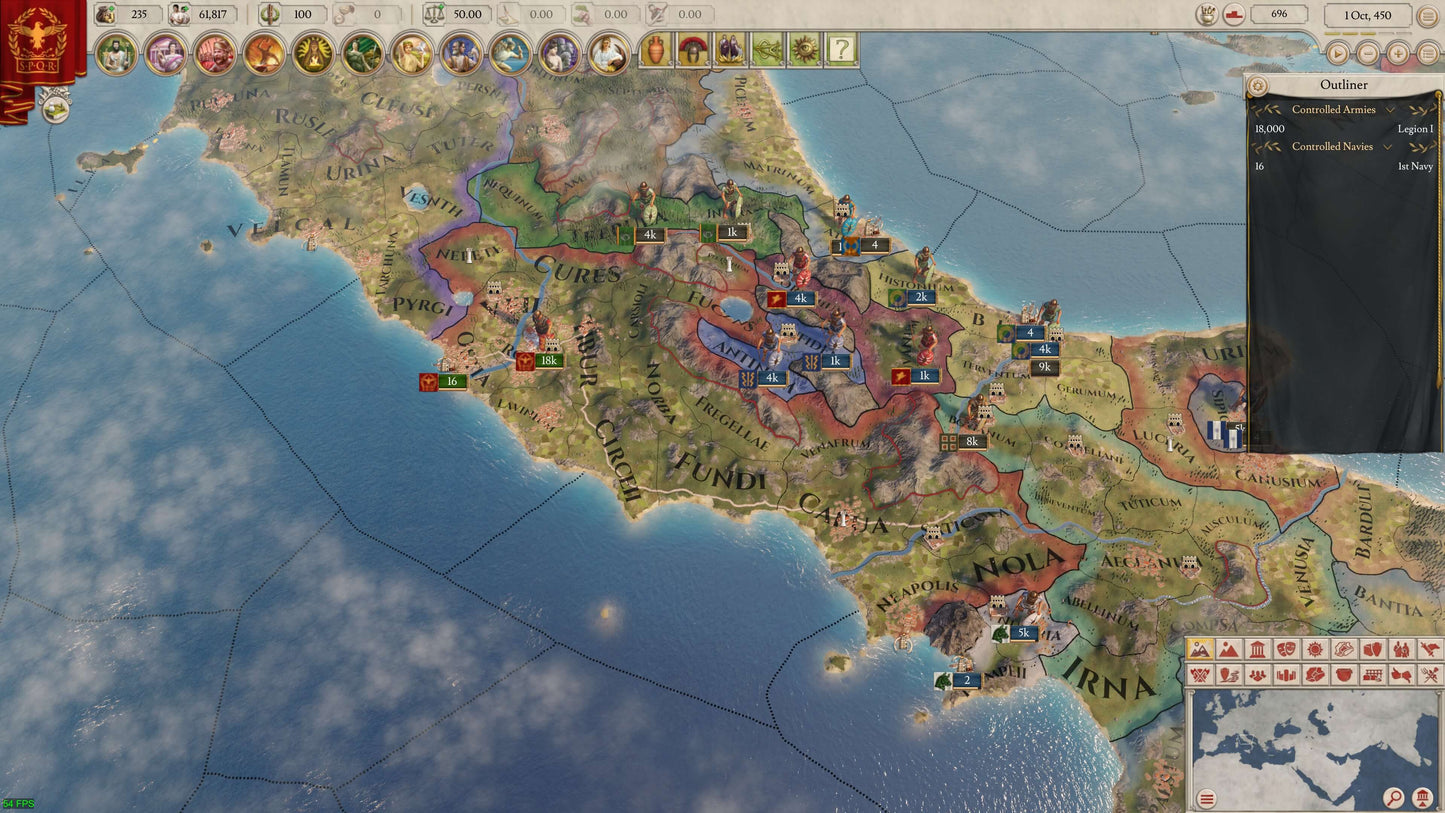Image resolution: width=1445 pixels, height=813 pixels.
Task: Open the main menu beside the date
Action: pyautogui.click(x=1427, y=16)
